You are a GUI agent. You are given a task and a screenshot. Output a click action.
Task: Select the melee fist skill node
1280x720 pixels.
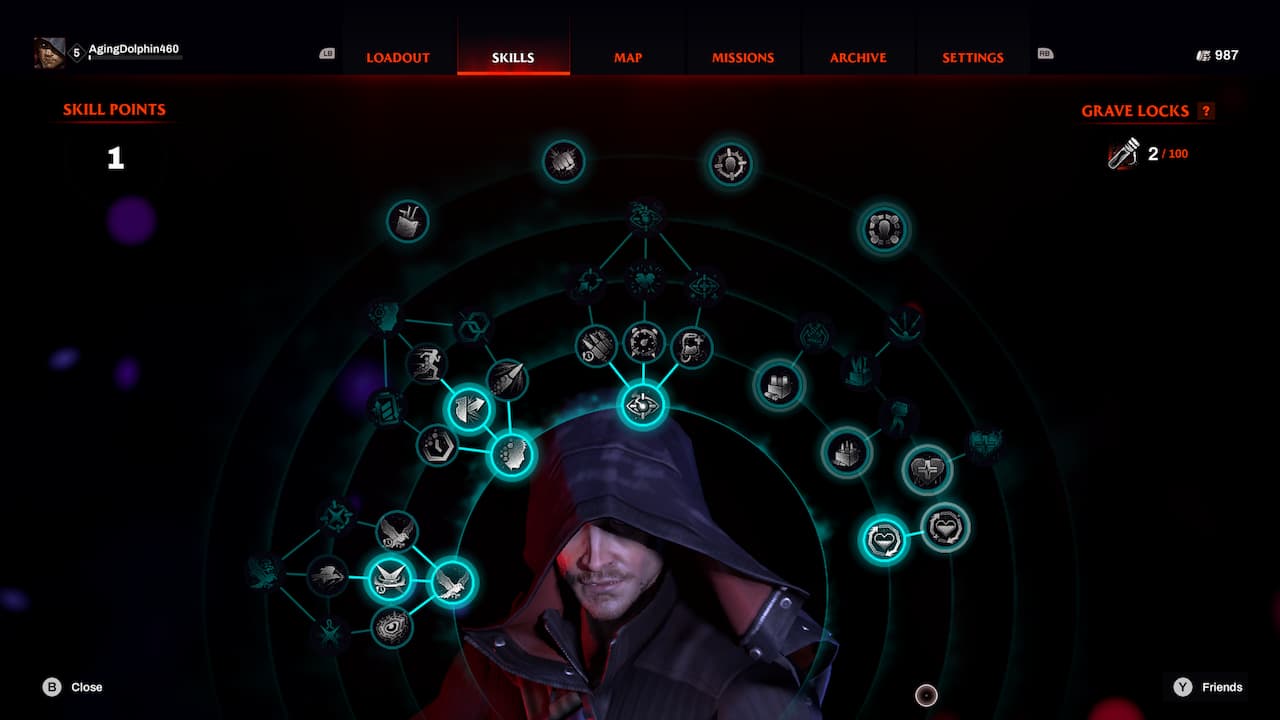click(562, 161)
